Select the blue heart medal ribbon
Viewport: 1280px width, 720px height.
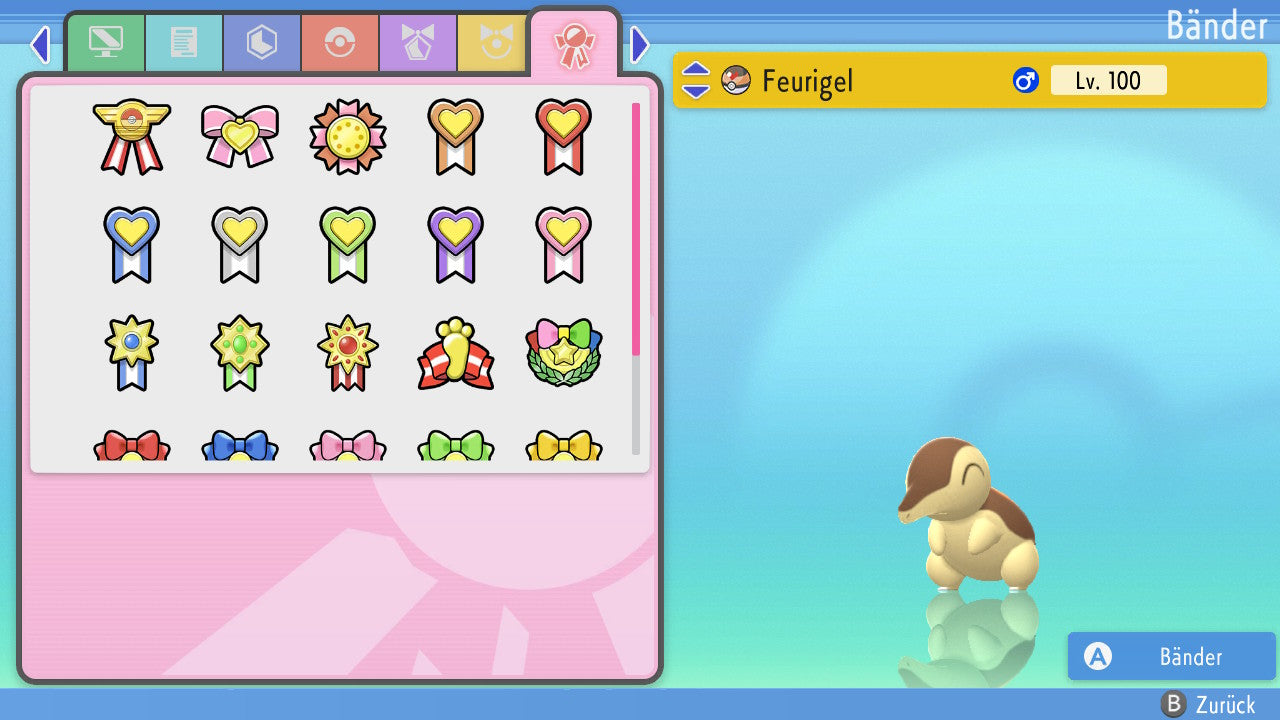pyautogui.click(x=131, y=243)
